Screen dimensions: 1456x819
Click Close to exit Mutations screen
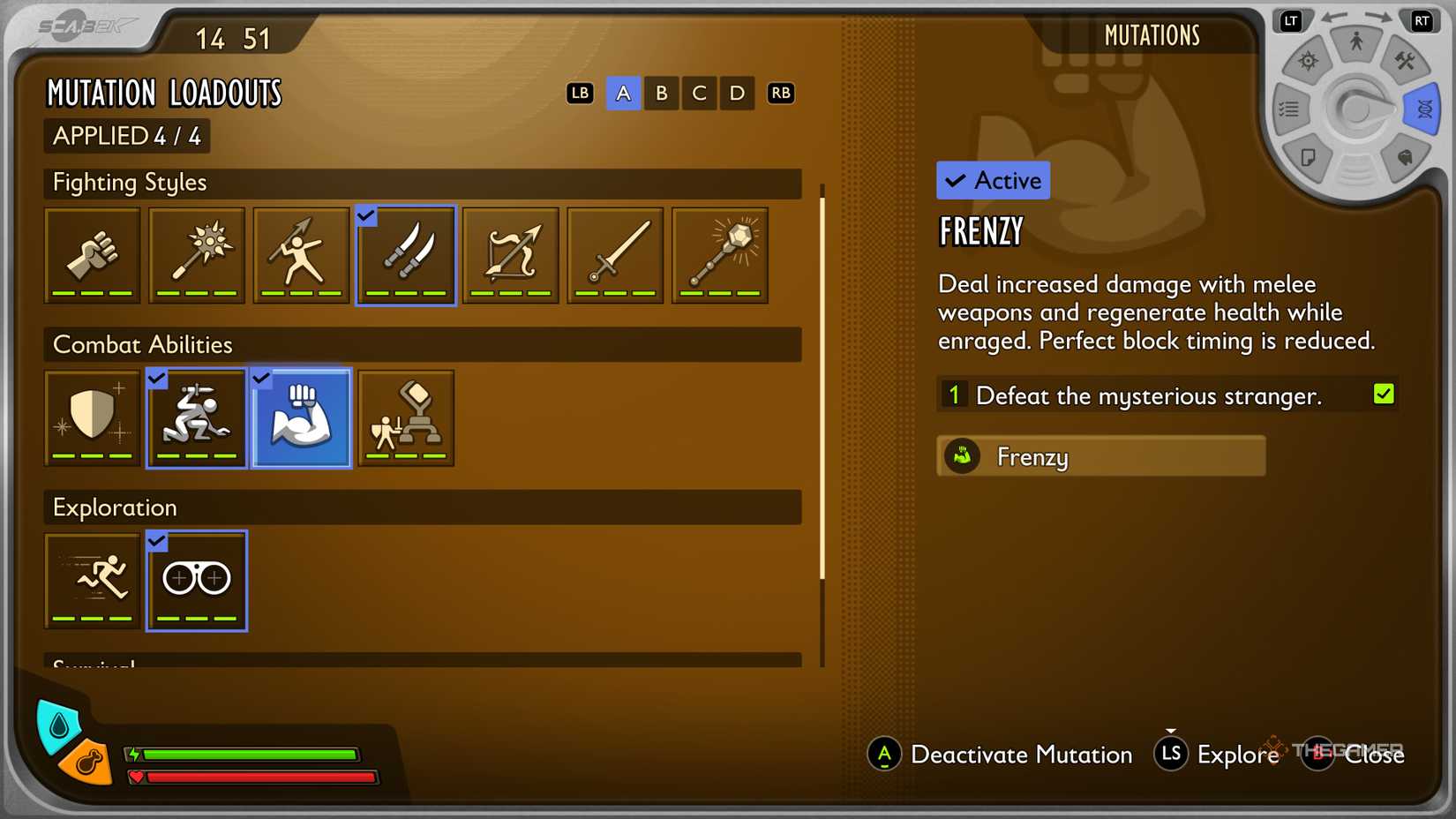click(x=1375, y=755)
